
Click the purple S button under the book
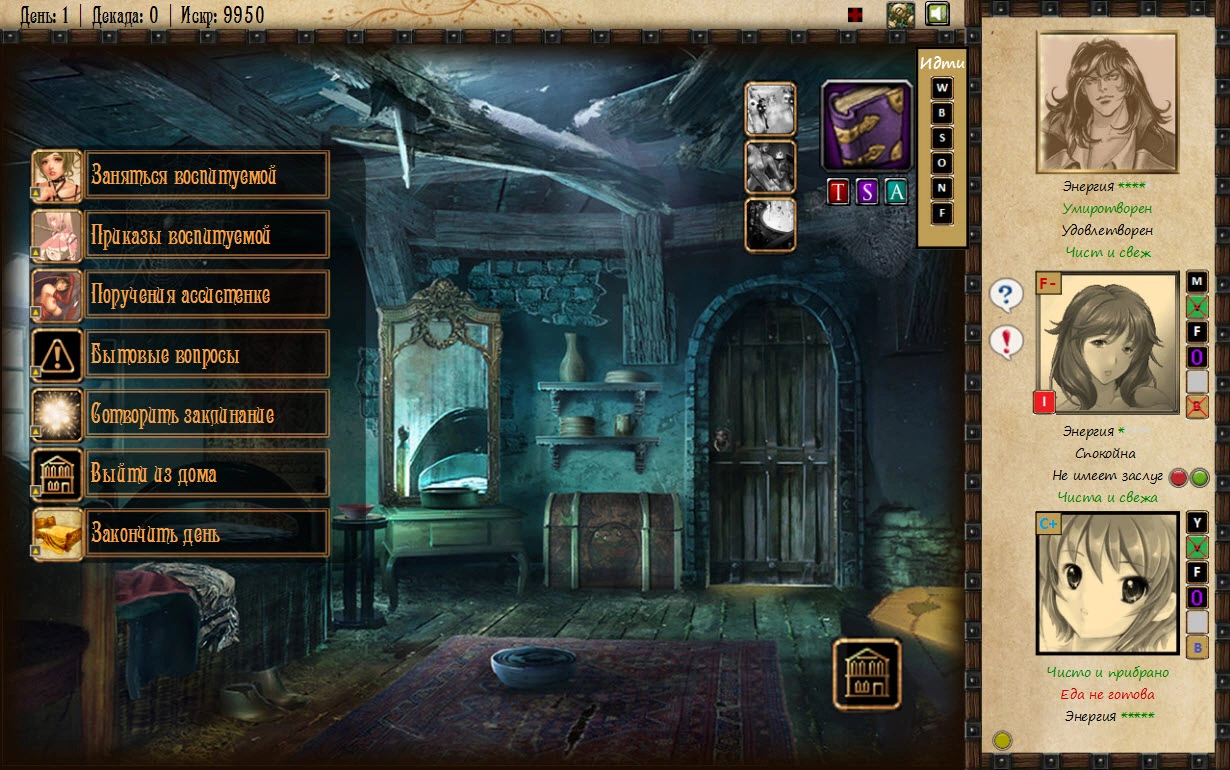click(x=867, y=192)
